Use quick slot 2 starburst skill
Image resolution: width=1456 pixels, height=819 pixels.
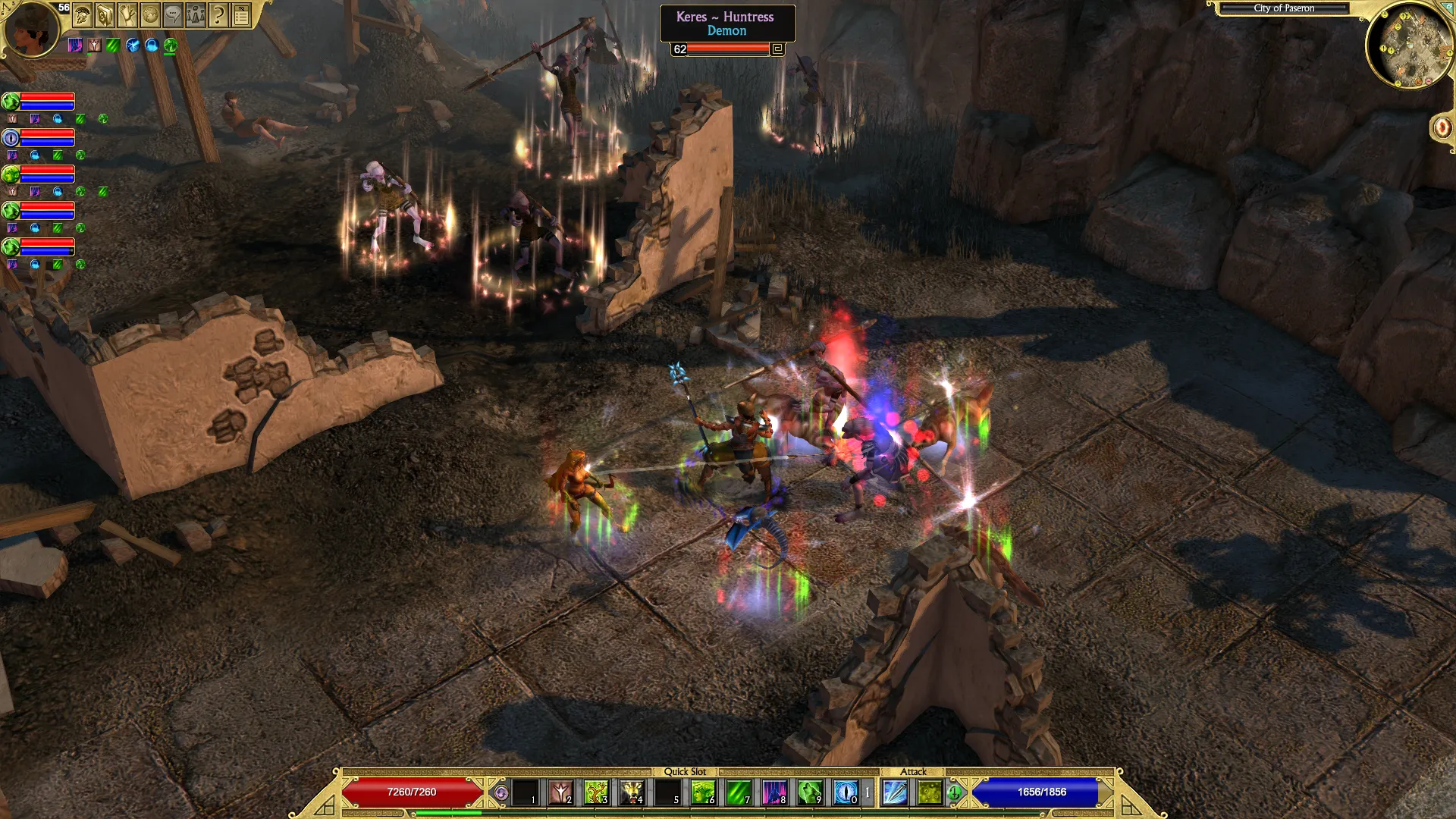(x=561, y=792)
